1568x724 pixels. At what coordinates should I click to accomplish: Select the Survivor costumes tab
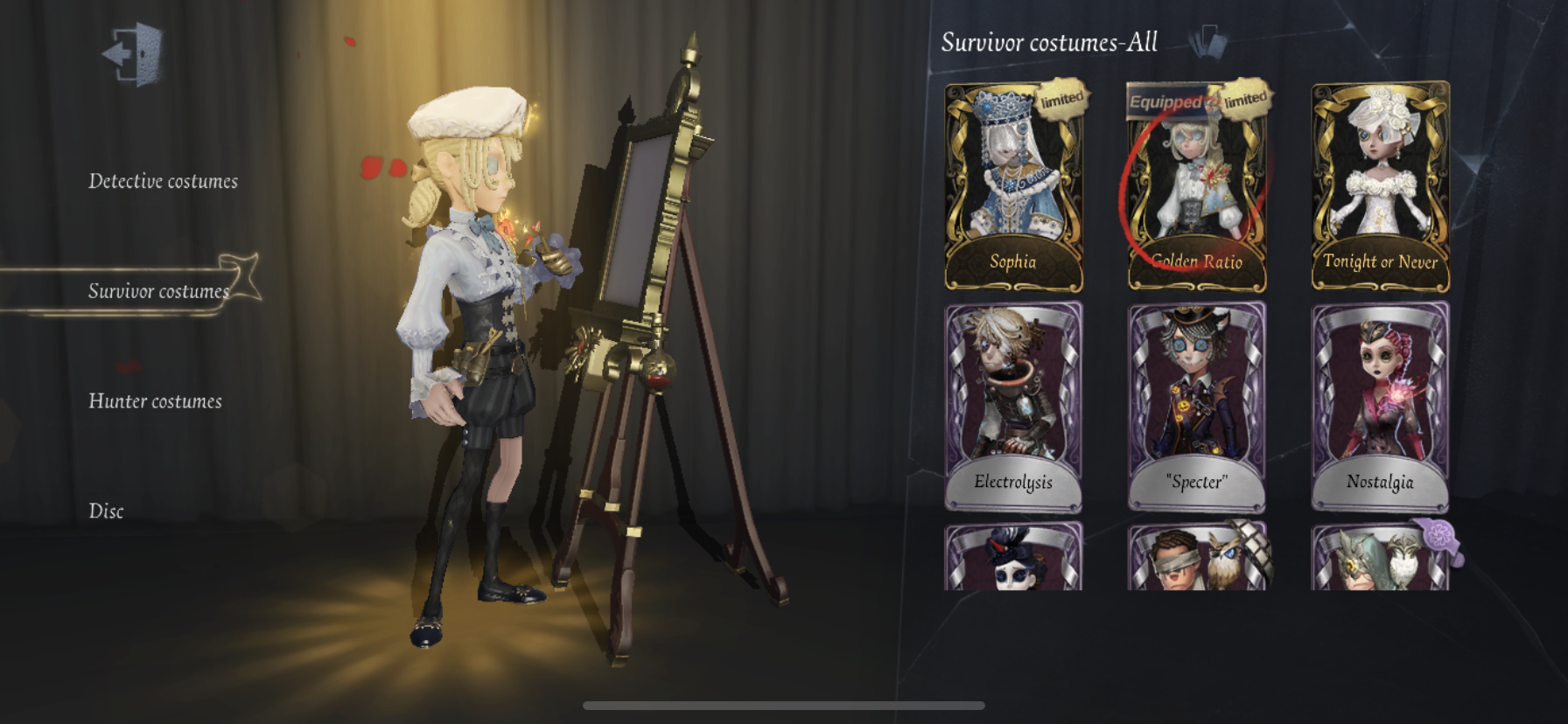(158, 291)
